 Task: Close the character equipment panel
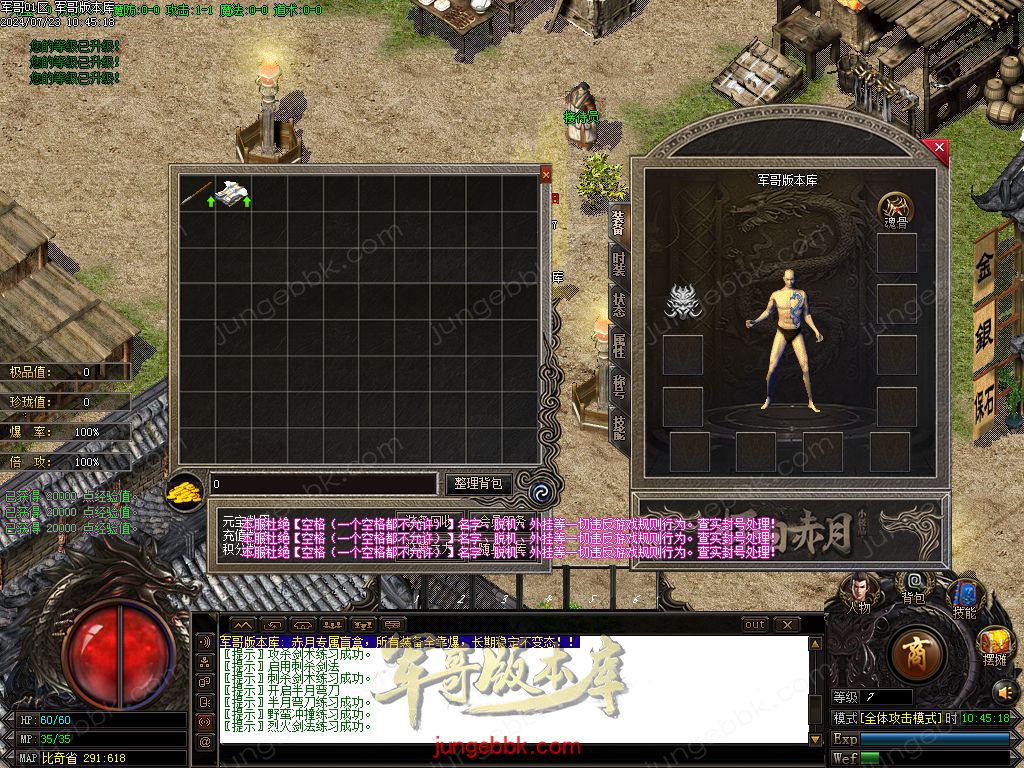coord(939,149)
